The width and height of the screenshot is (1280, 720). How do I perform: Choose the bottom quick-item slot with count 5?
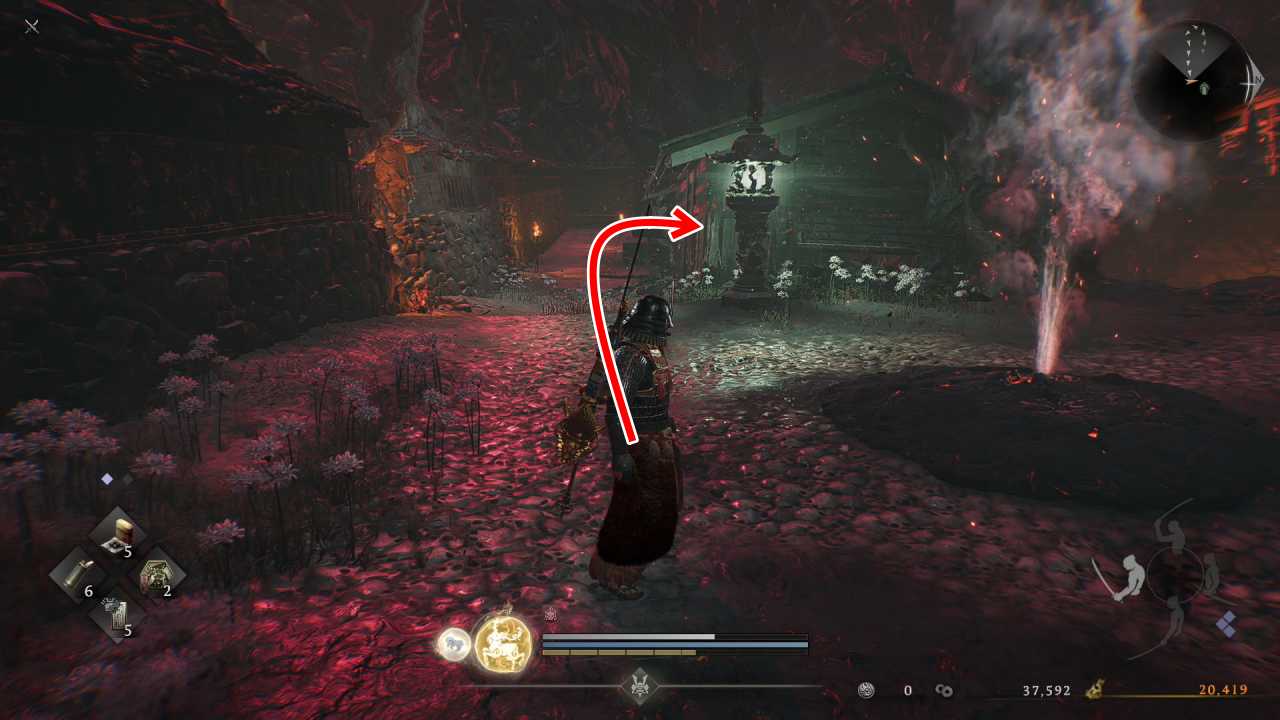coord(117,618)
